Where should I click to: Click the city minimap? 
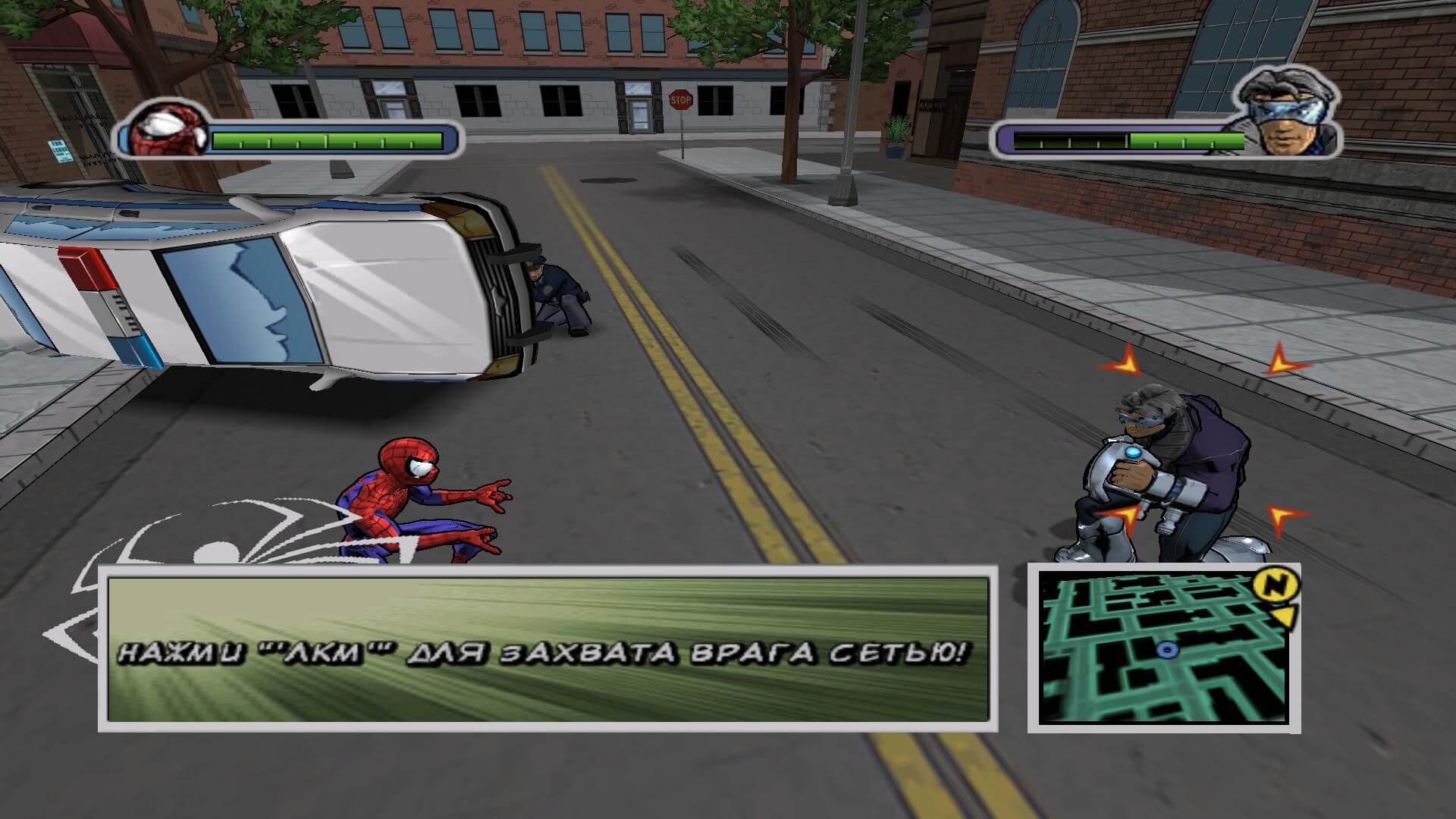(x=1163, y=647)
